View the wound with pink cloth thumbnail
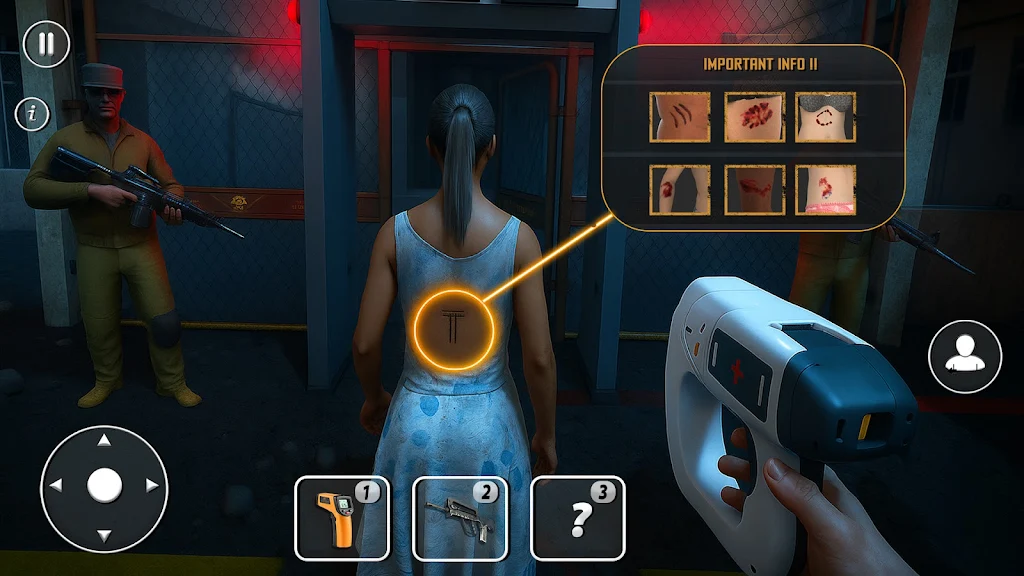1024x576 pixels. pos(826,189)
